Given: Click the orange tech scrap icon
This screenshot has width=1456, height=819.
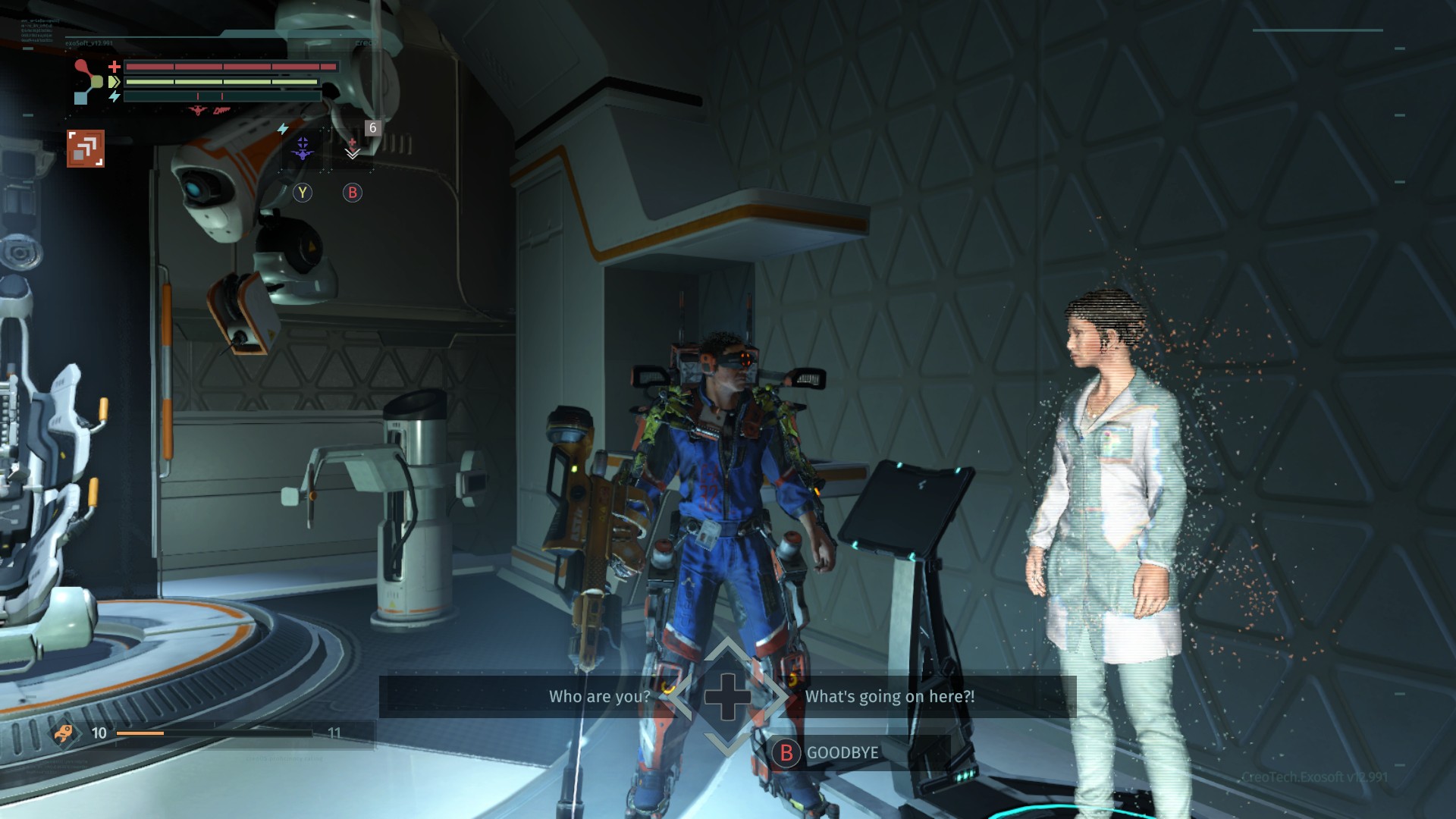Looking at the screenshot, I should coord(64,733).
